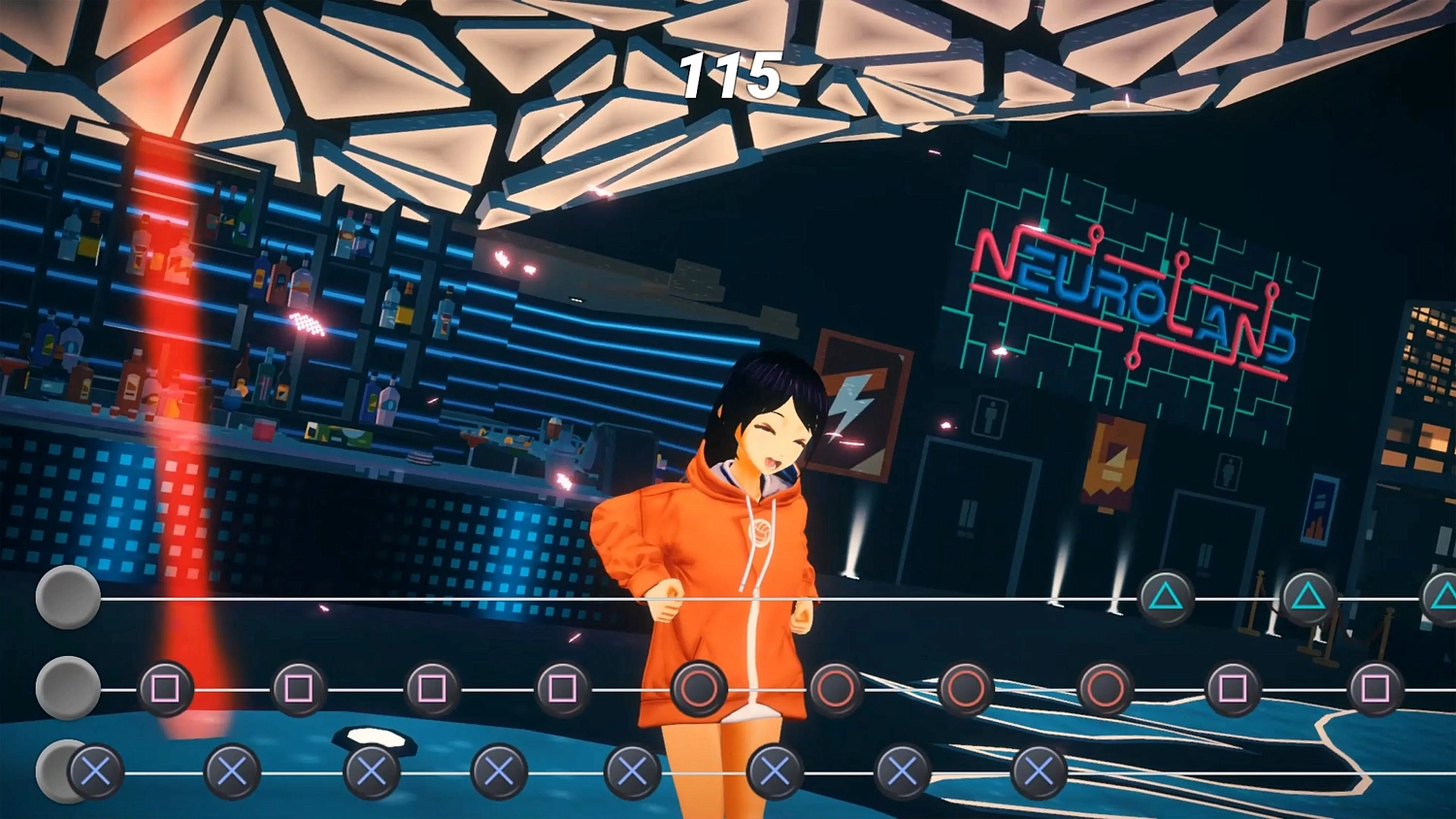Click the last Square note near the right edge
Screen dimensions: 1456x819
tap(1378, 686)
